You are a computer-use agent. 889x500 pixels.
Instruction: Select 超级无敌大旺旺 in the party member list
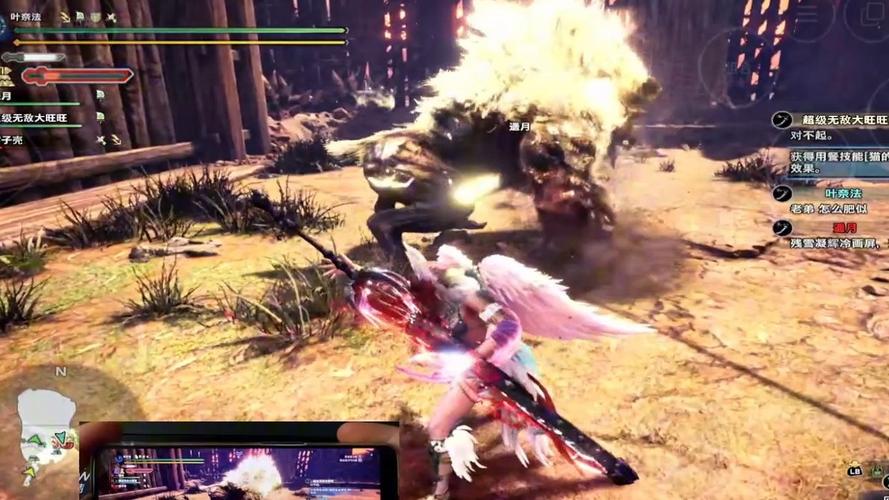coord(35,118)
